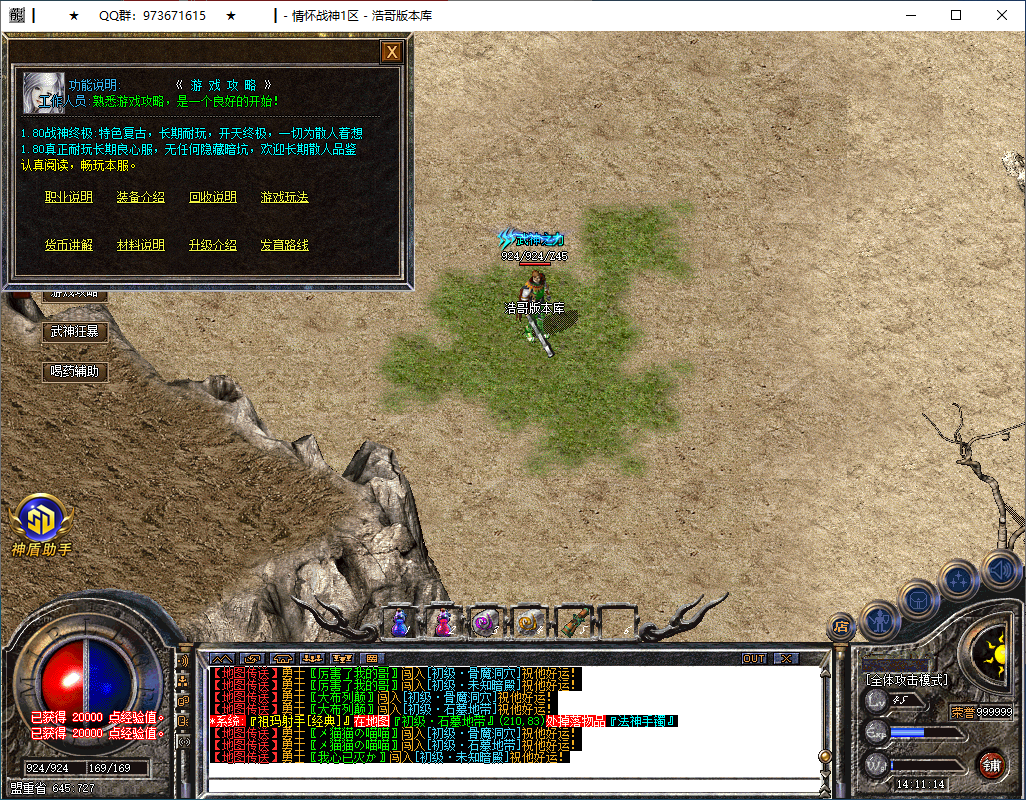Viewport: 1026px width, 800px height.
Task: Open the 装备介绍 link
Action: (x=141, y=197)
